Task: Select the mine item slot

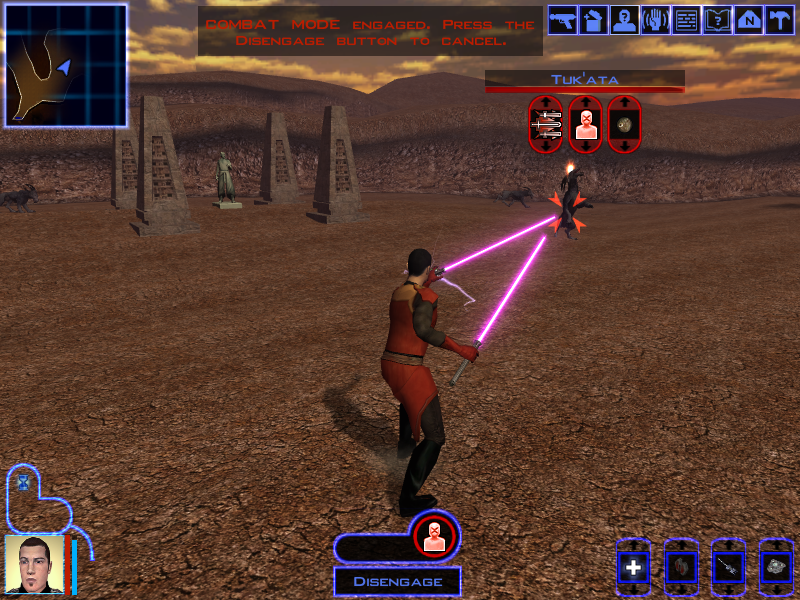Action: [x=776, y=568]
